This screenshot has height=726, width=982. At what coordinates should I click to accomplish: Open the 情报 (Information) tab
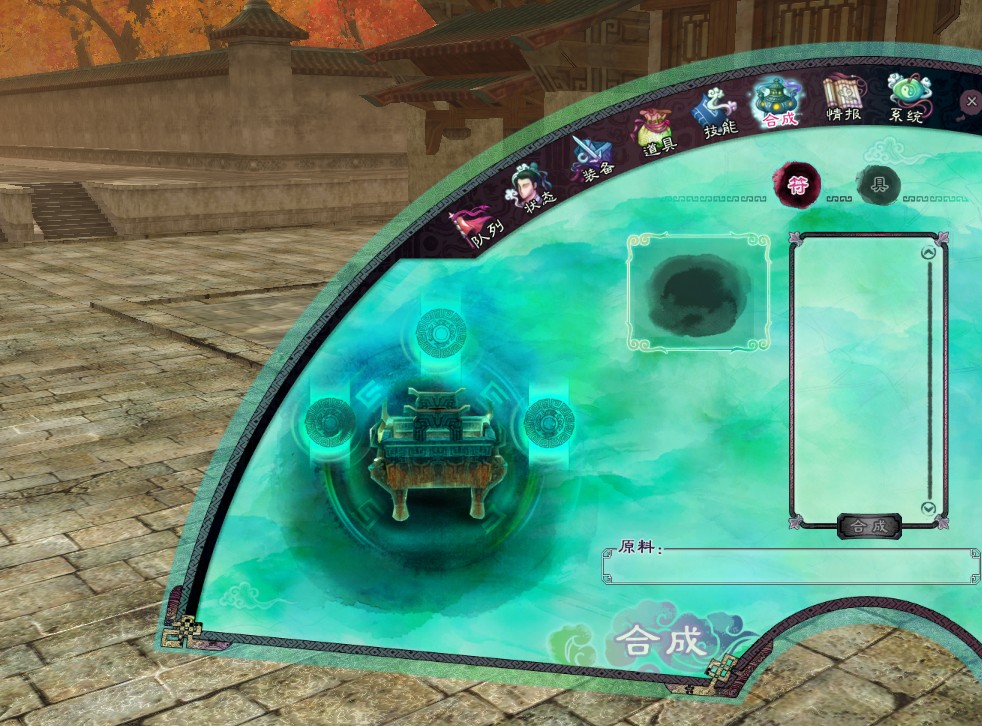click(843, 100)
